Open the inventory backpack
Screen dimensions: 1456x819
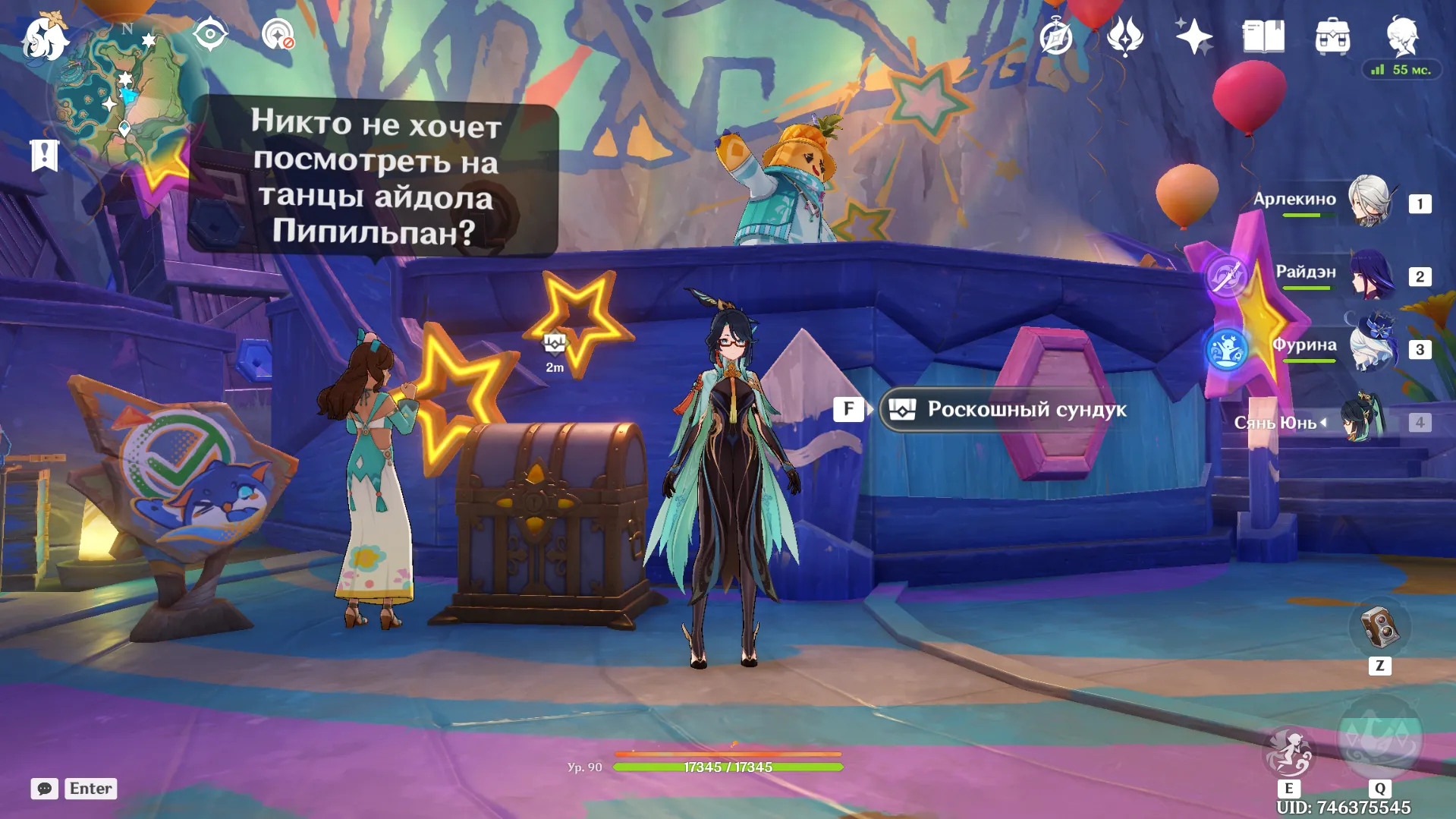pyautogui.click(x=1332, y=36)
